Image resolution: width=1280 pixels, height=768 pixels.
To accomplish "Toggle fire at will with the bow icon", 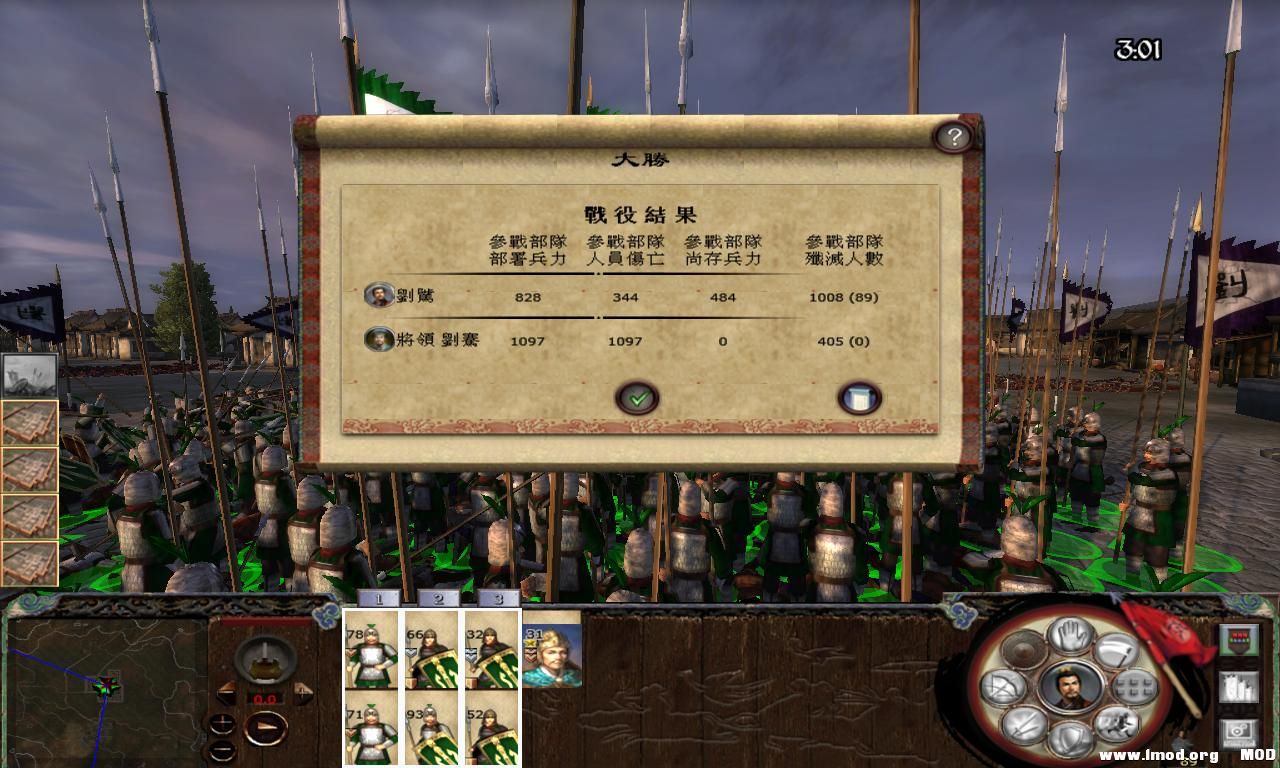I will pos(1002,686).
